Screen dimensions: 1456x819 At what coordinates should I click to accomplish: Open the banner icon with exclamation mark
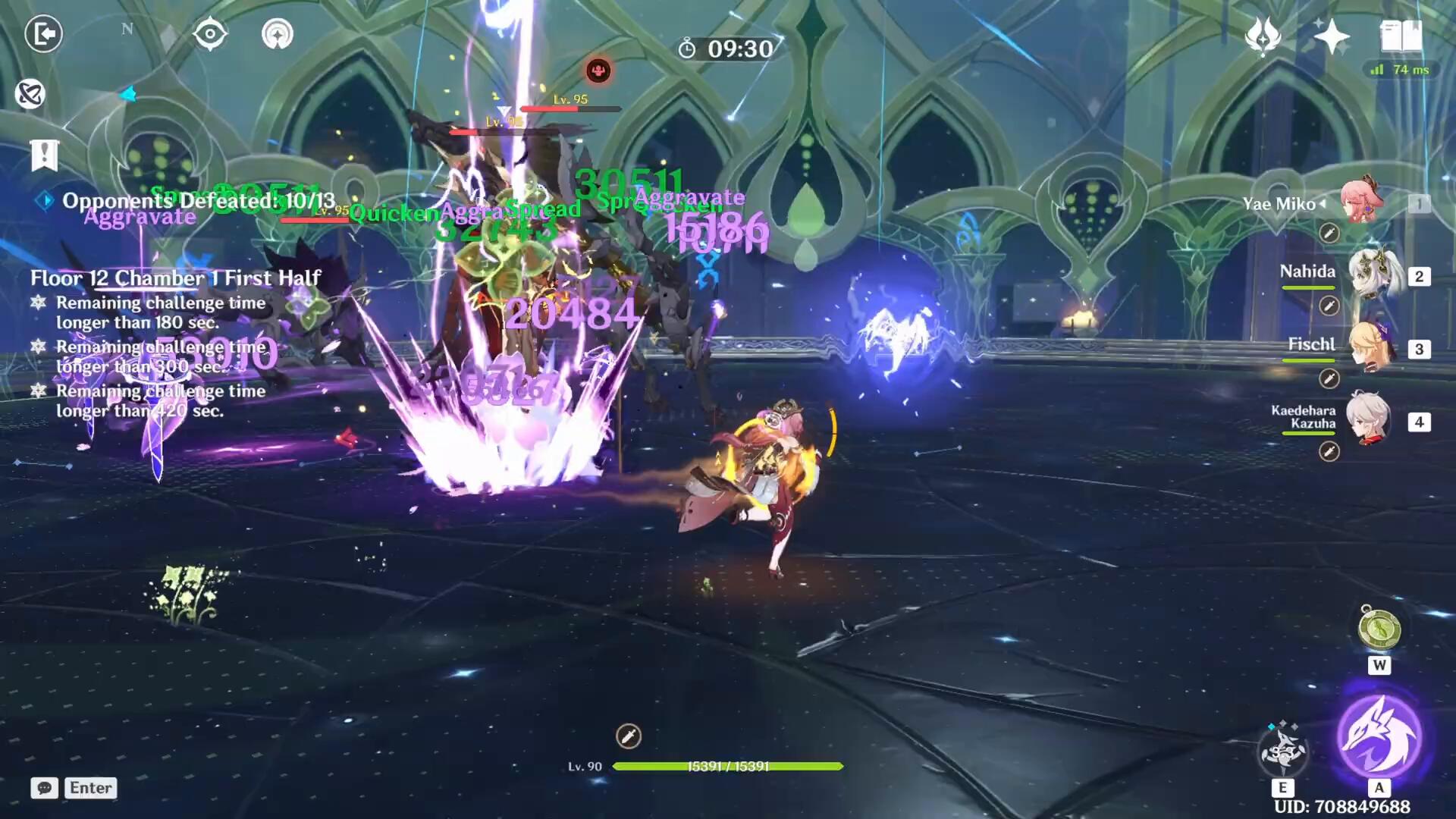click(45, 155)
